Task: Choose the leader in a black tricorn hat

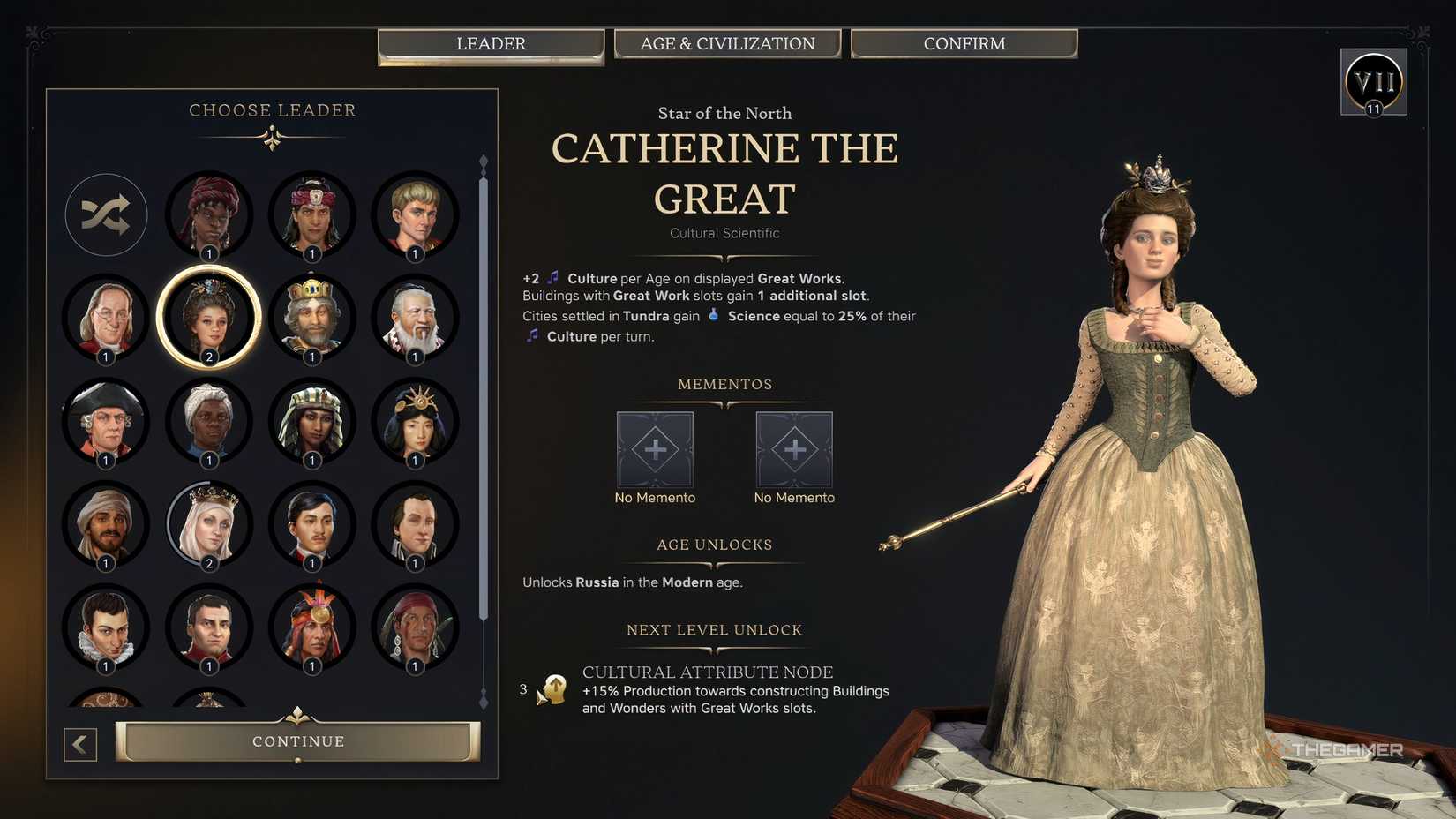Action: pos(106,420)
